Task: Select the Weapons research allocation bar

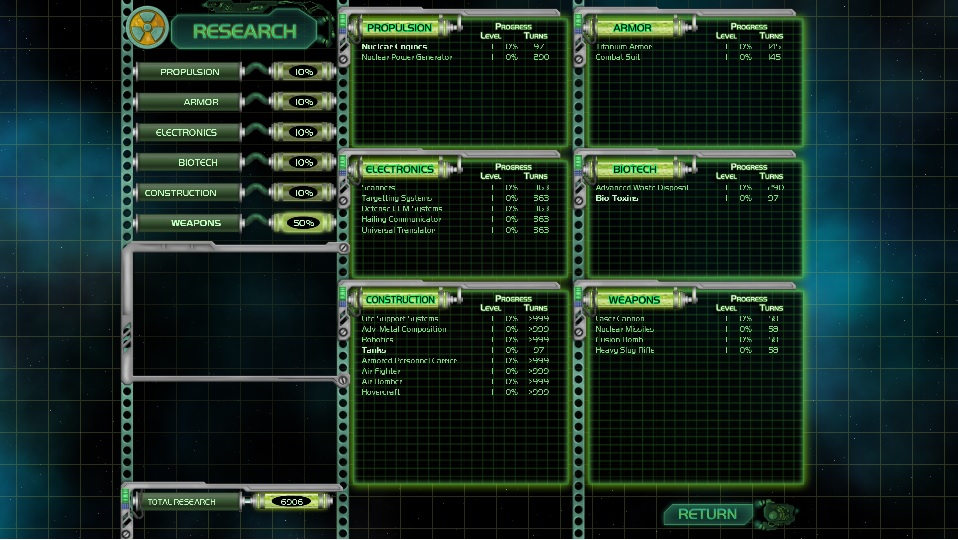Action: tap(234, 223)
